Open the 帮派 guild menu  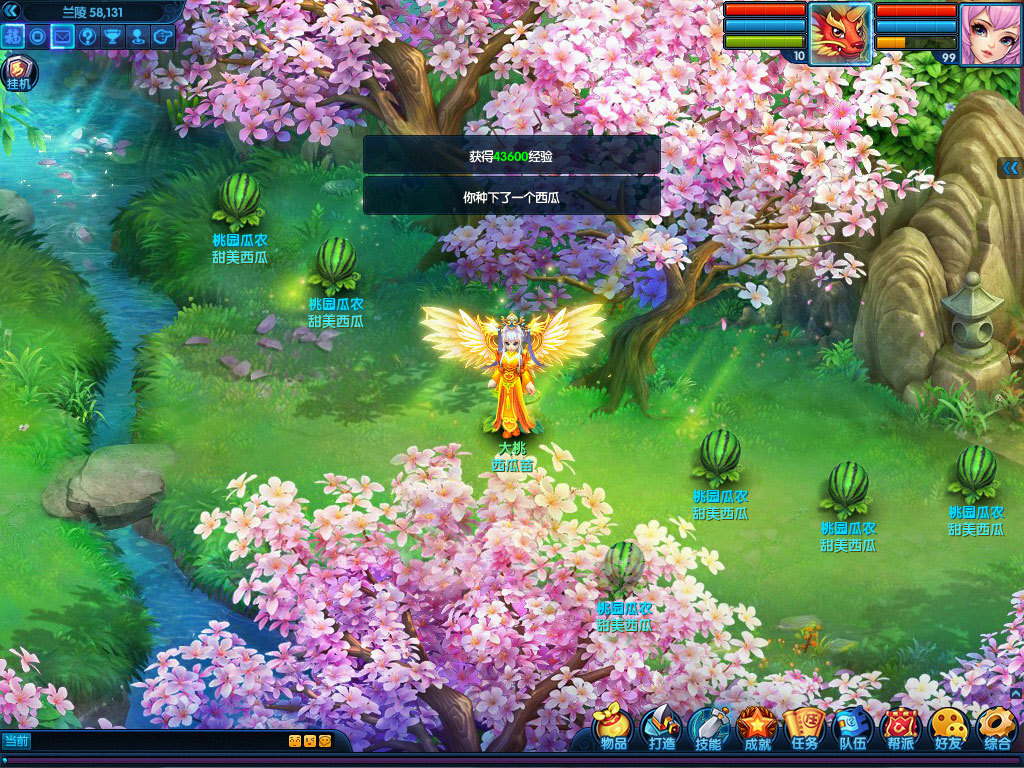900,727
